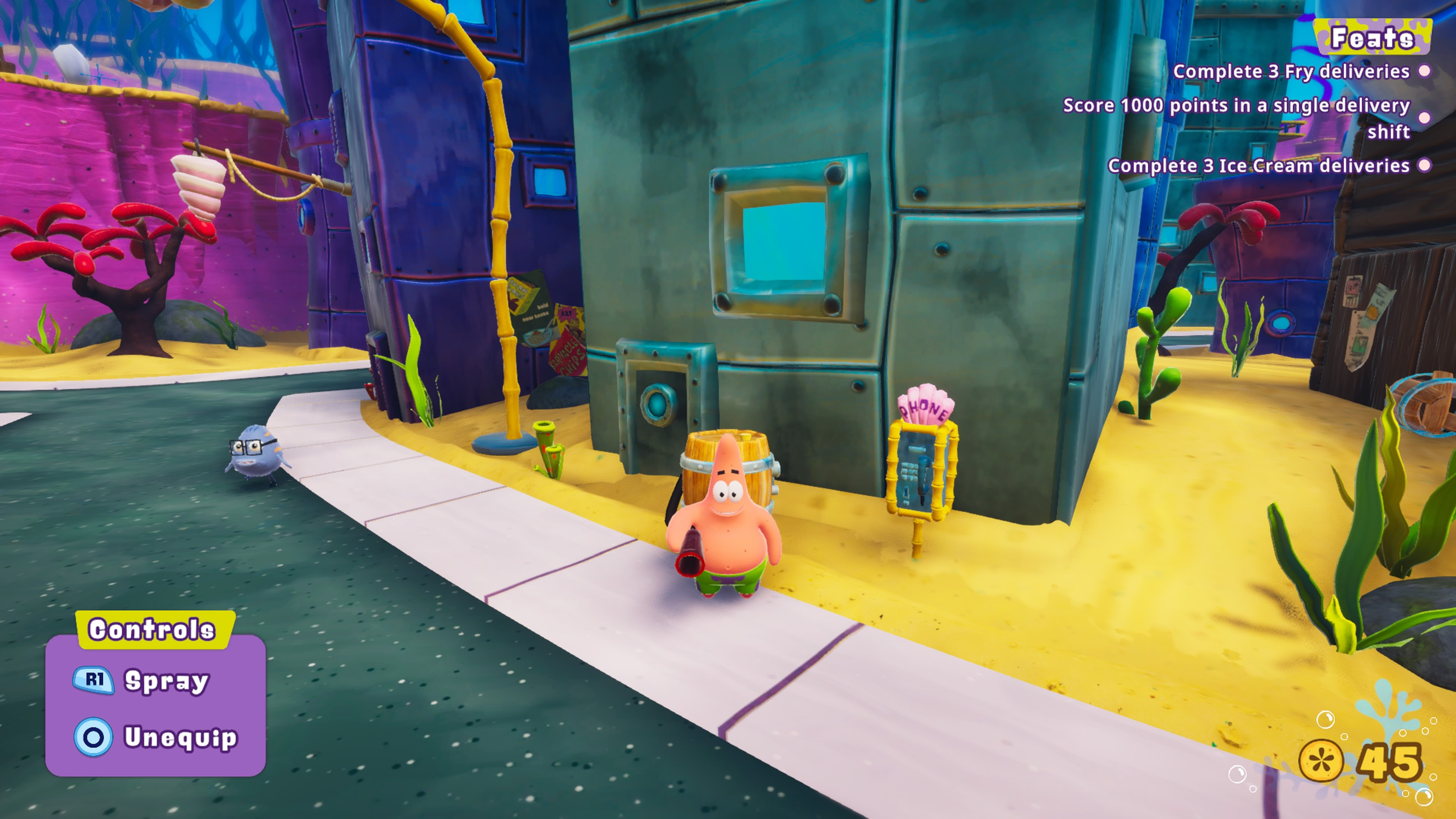Click the Complete 3 Ice Cream deliveries feat
1456x819 pixels.
(x=1258, y=166)
